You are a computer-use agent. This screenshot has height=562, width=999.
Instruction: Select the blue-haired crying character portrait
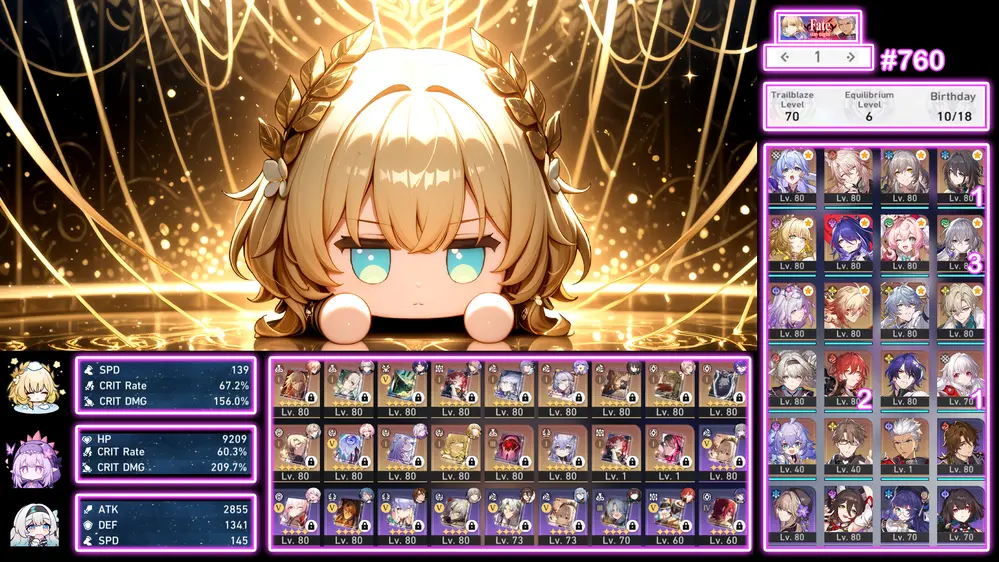(792, 175)
